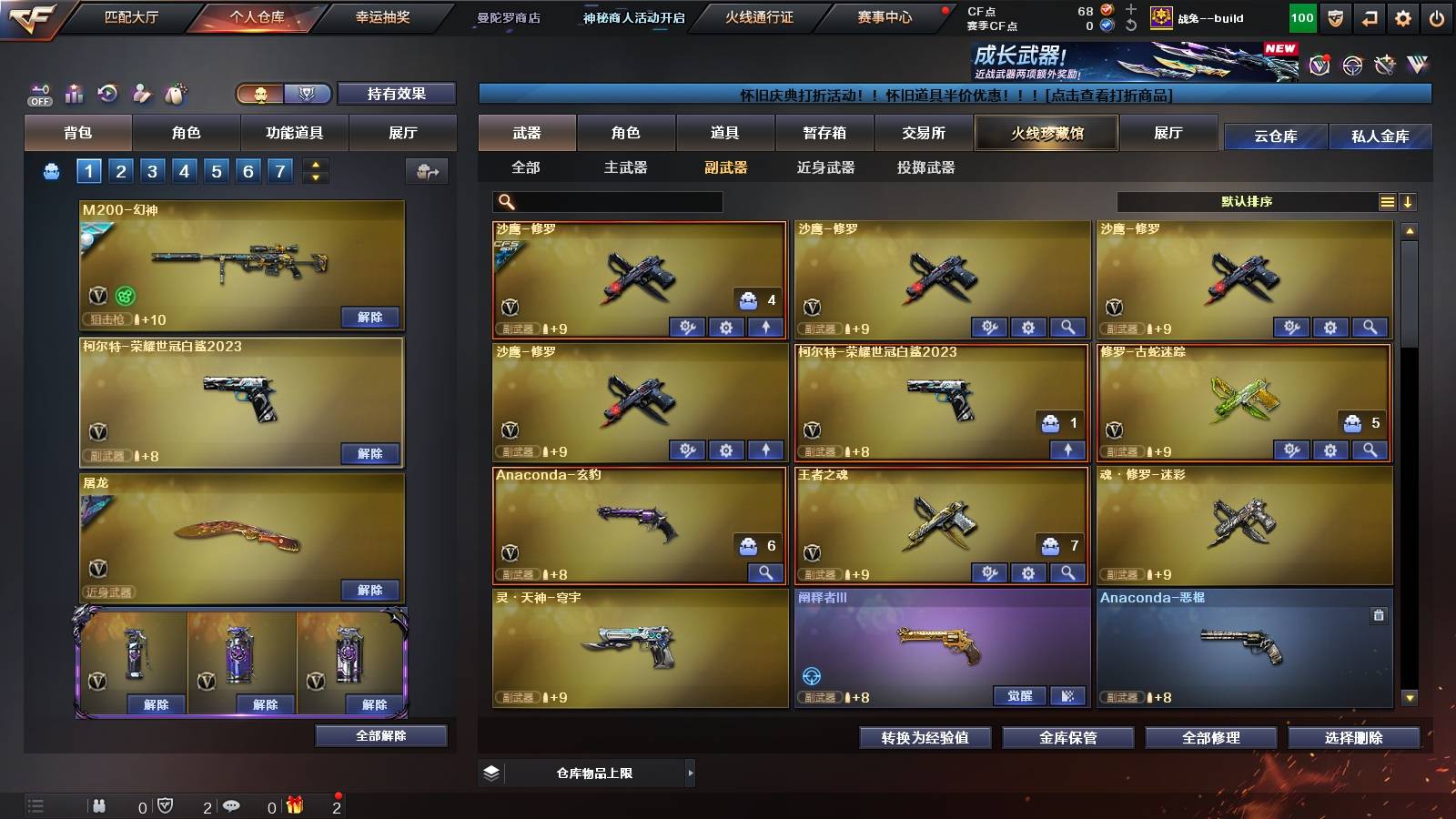Click the magnifier inspect icon on Anaconda-玄豹
The width and height of the screenshot is (1456, 819).
tap(764, 573)
